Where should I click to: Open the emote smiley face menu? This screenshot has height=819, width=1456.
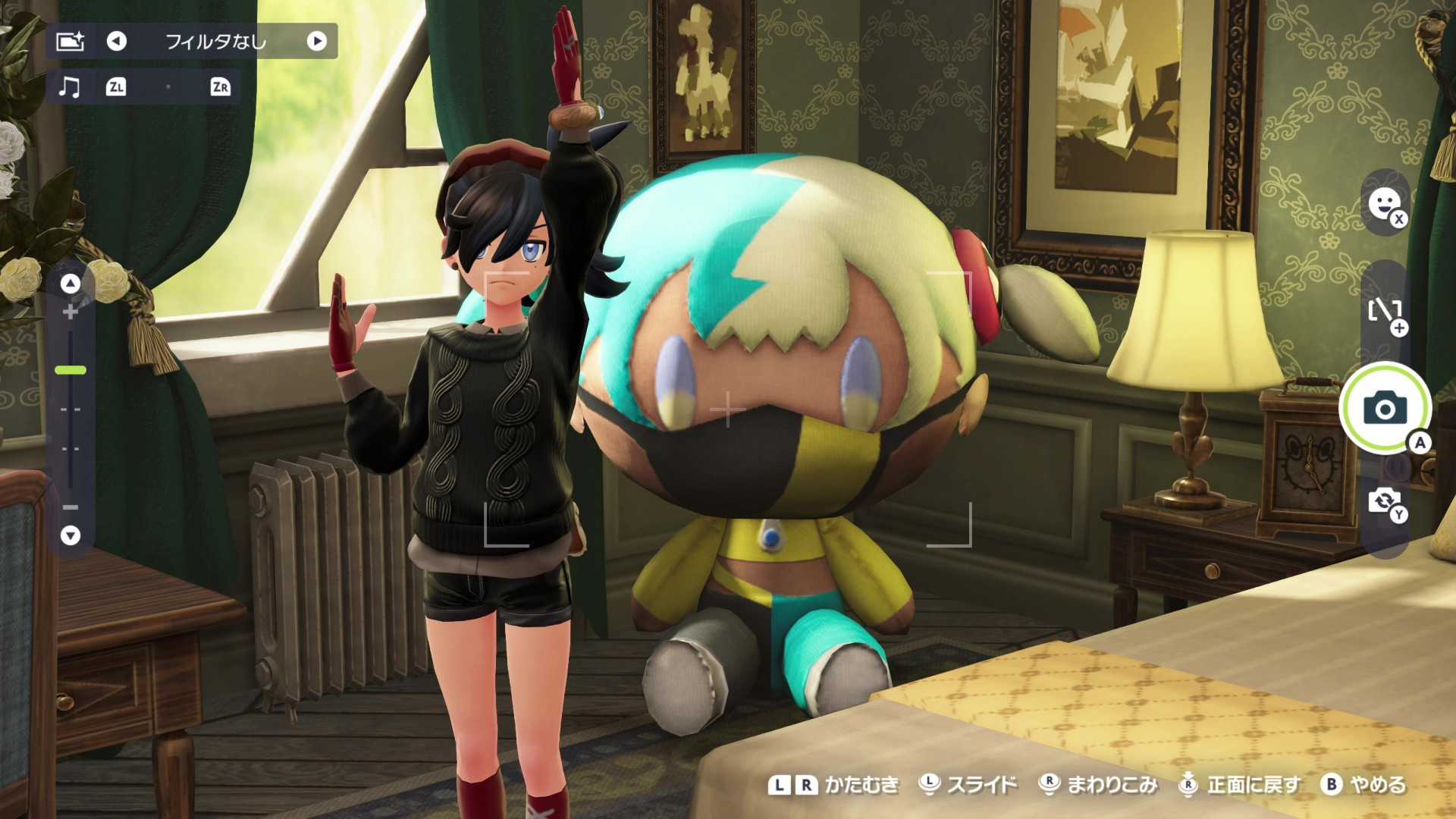(1385, 203)
